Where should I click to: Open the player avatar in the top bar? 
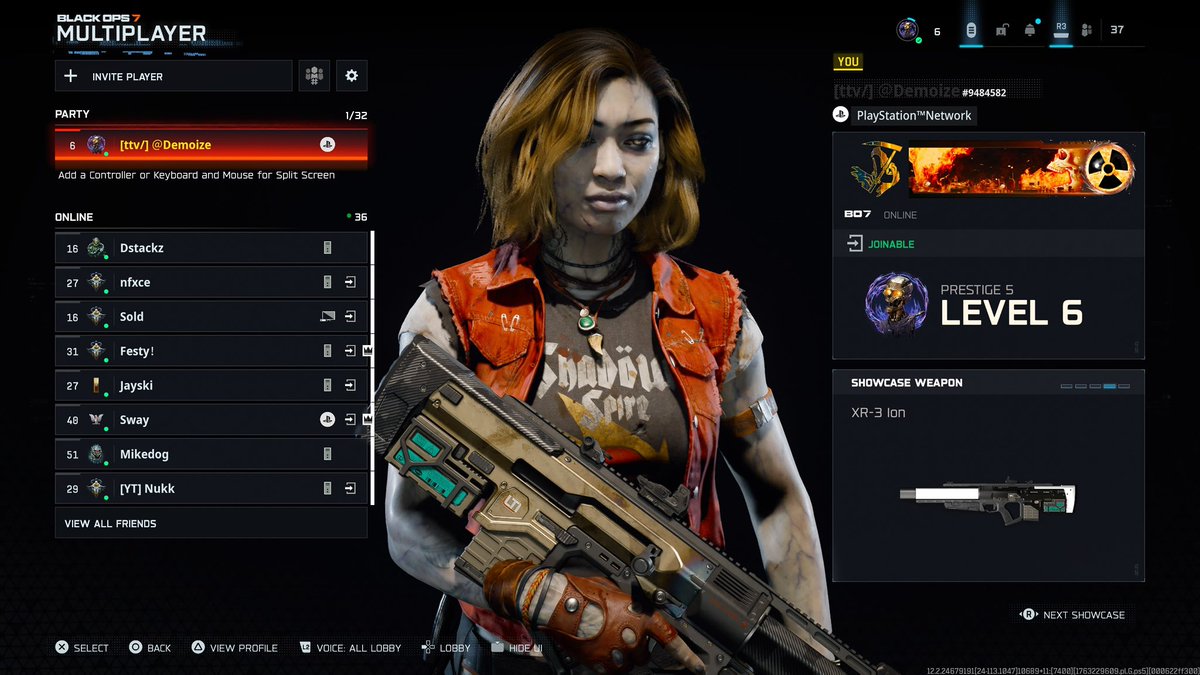pos(907,30)
